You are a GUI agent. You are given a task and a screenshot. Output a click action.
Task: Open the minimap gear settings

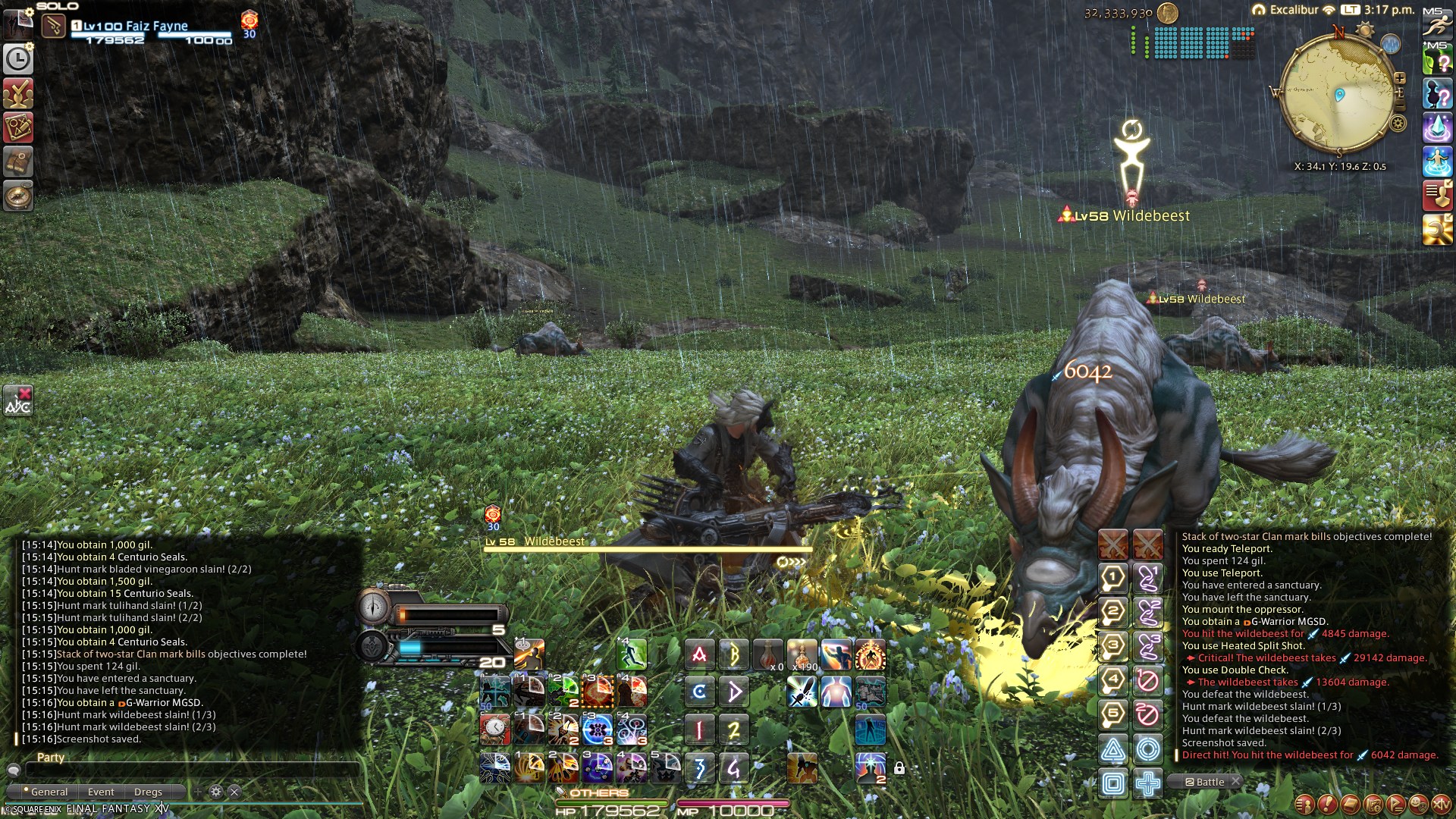point(1398,123)
